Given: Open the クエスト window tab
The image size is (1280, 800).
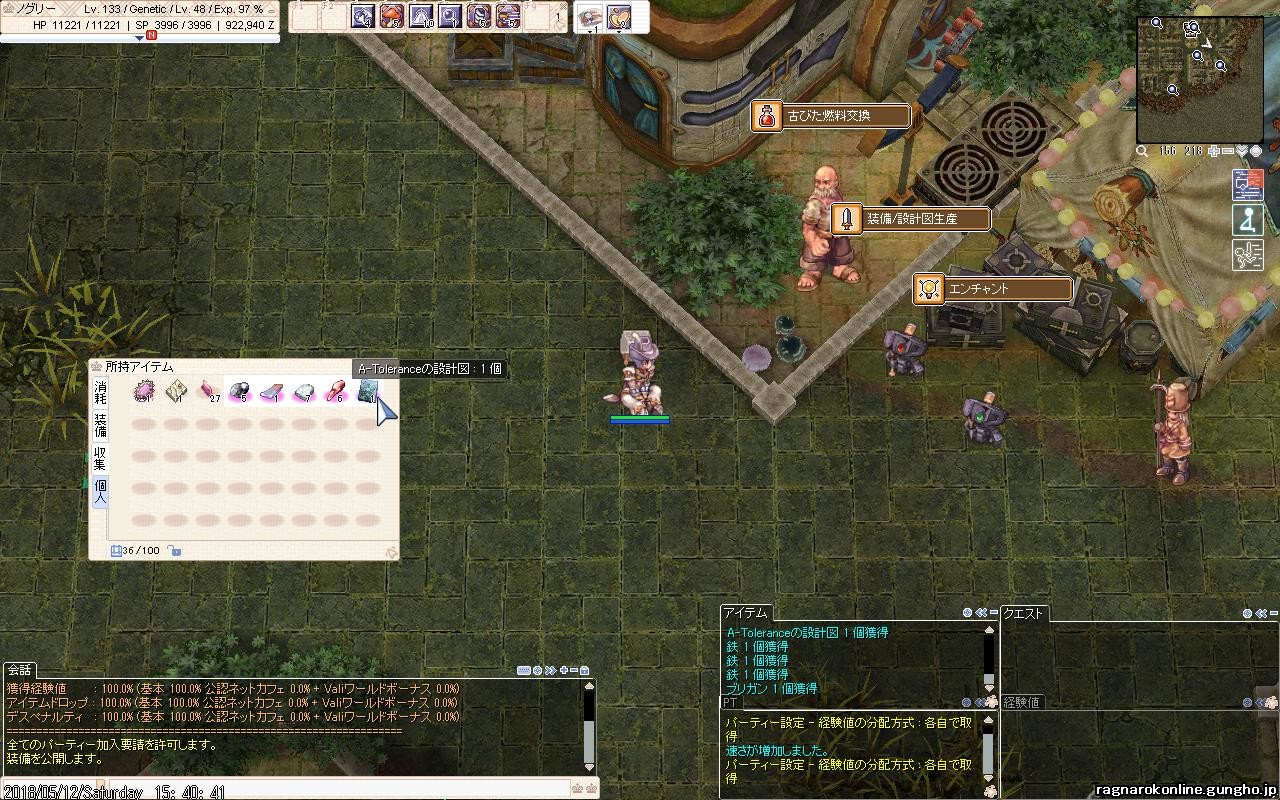Looking at the screenshot, I should (1024, 613).
